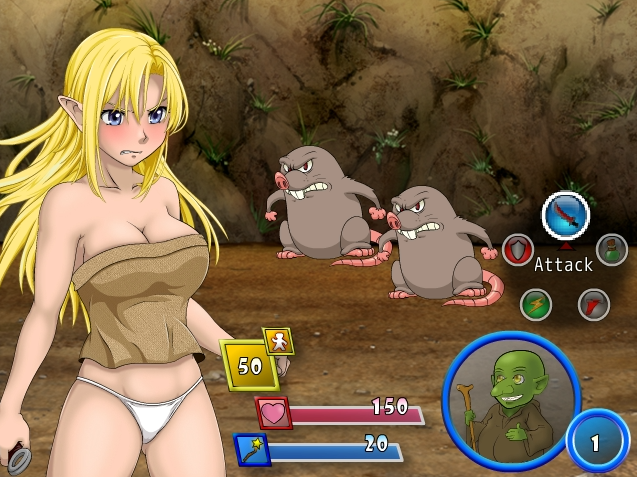Activate the lightning bolt skill command
637x477 pixels.
[x=536, y=303]
